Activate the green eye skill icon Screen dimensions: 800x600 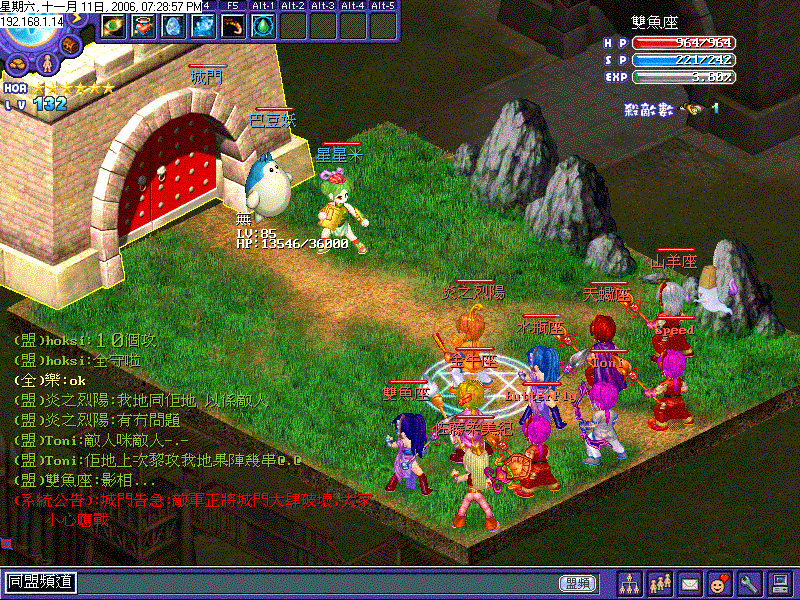(x=114, y=26)
